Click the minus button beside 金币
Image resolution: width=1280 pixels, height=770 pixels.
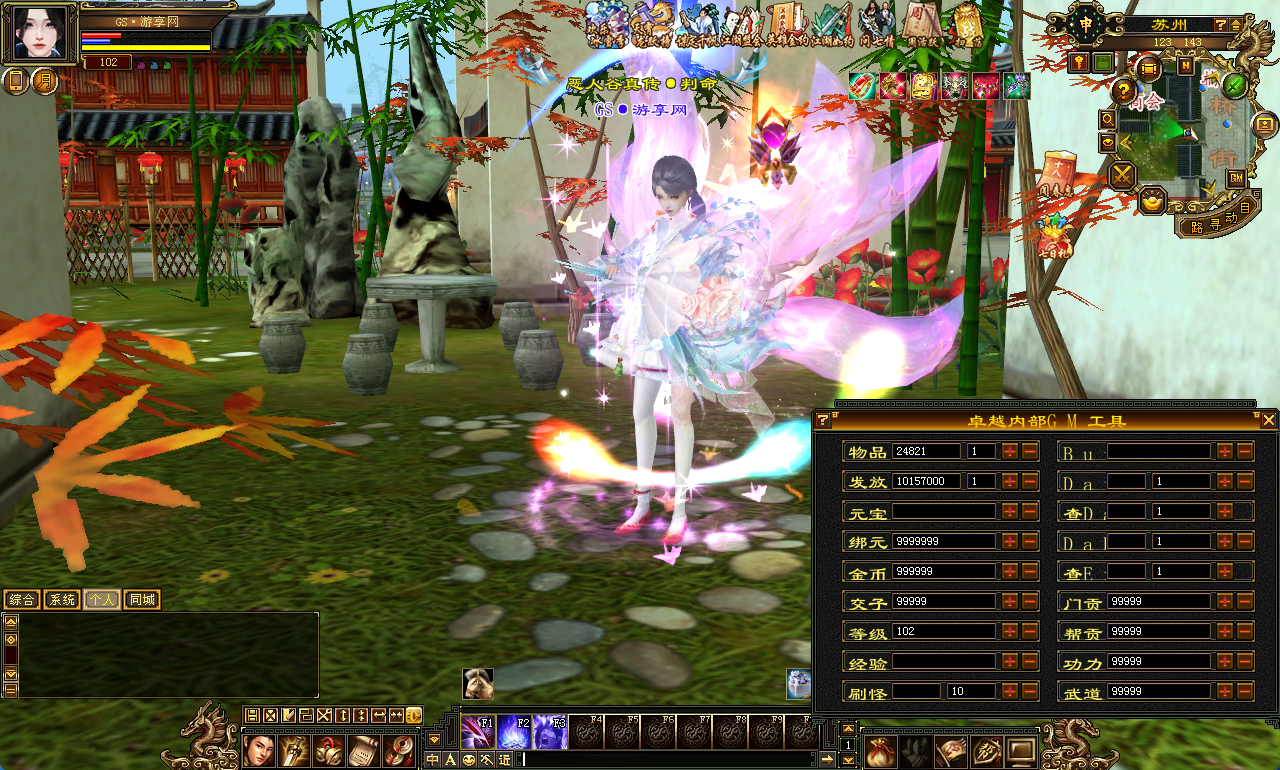click(1029, 572)
